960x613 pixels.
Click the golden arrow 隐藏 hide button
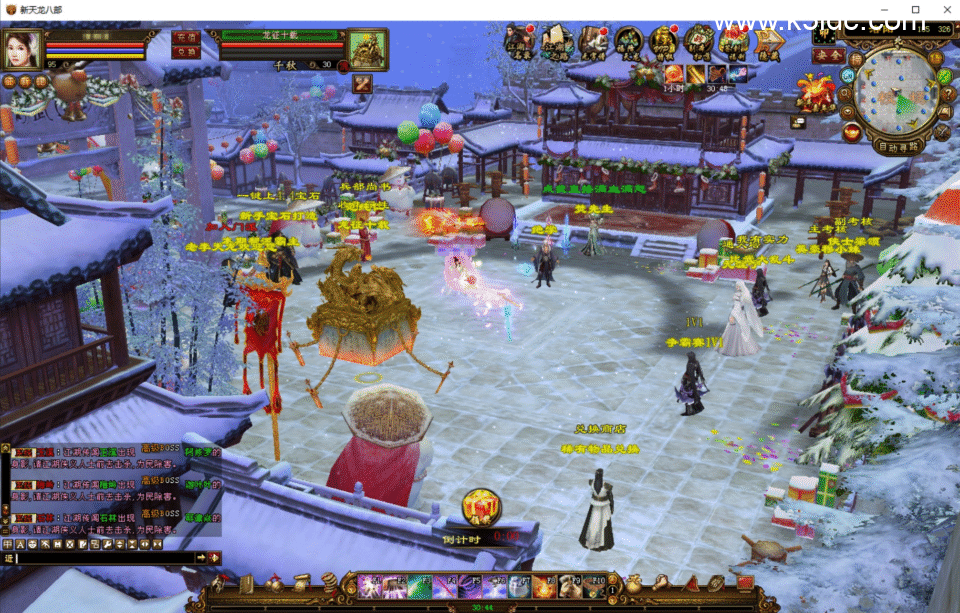[x=768, y=43]
